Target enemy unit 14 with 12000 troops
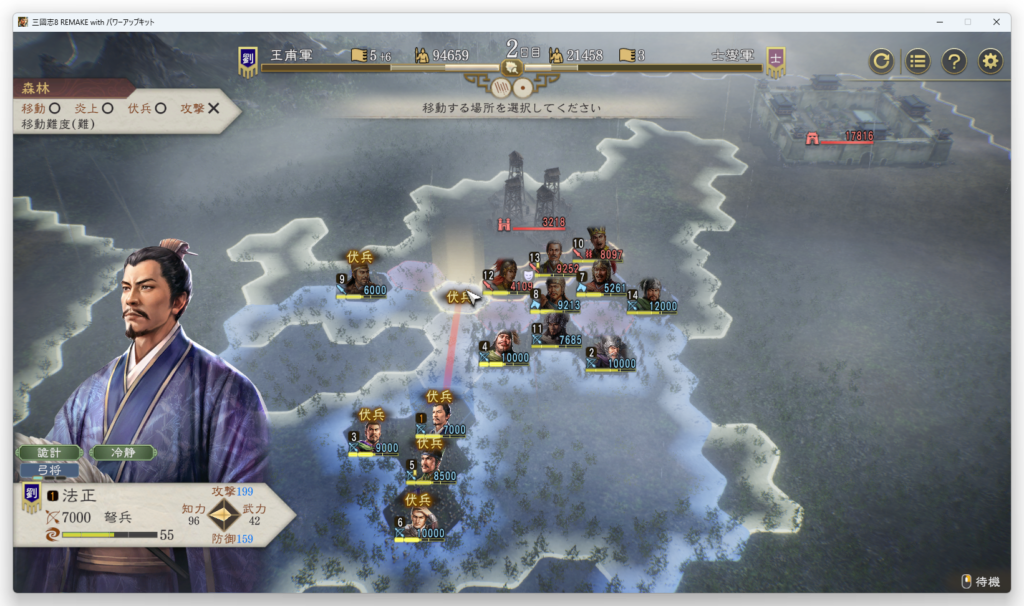The height and width of the screenshot is (606, 1024). (651, 296)
